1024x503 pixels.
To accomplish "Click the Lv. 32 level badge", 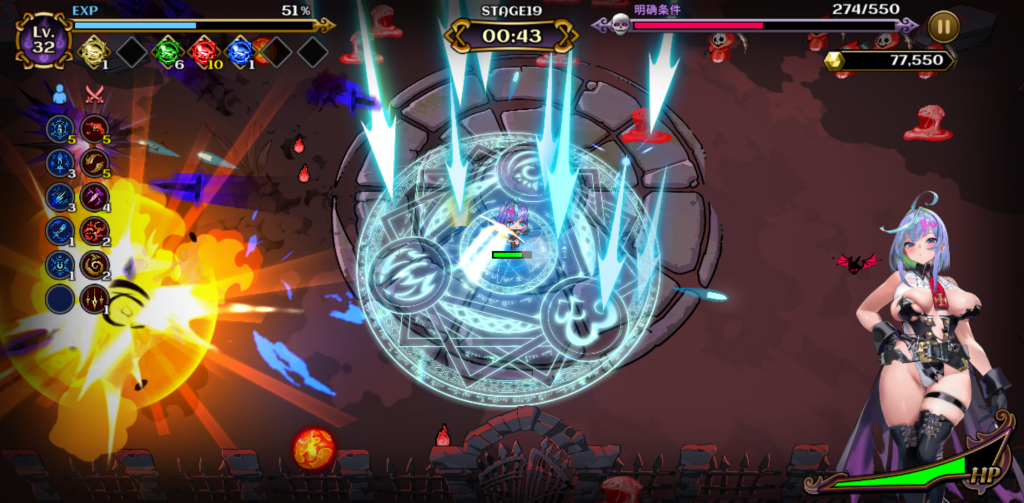I will coord(43,40).
